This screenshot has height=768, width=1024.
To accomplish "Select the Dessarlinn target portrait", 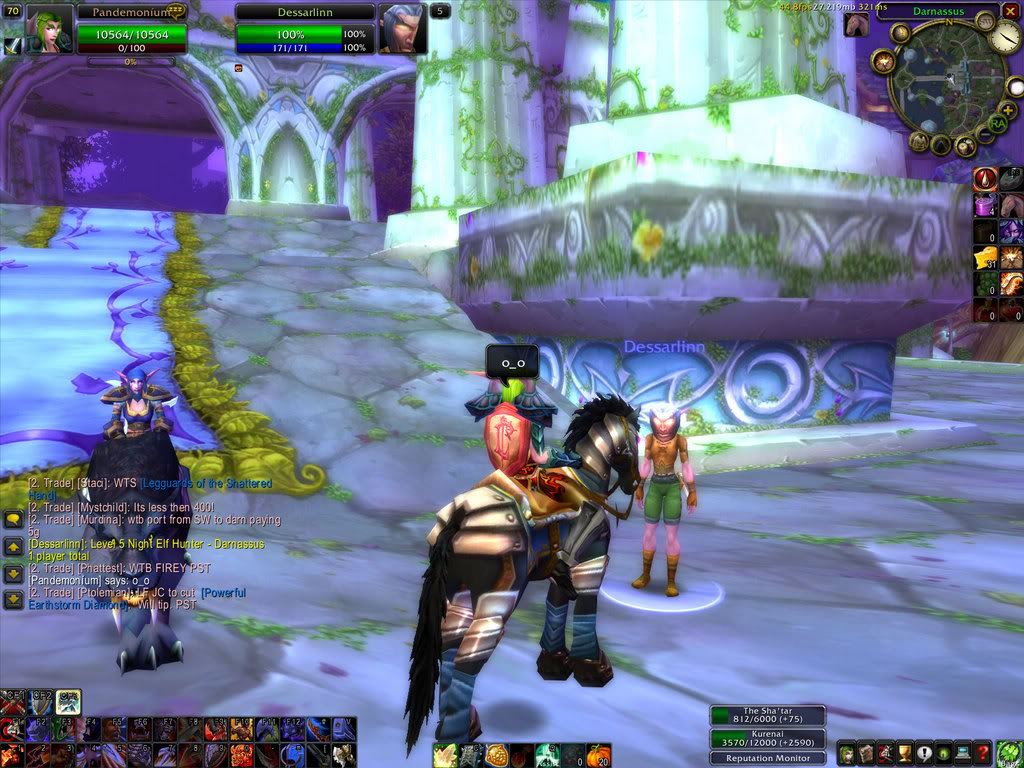I will (x=403, y=28).
